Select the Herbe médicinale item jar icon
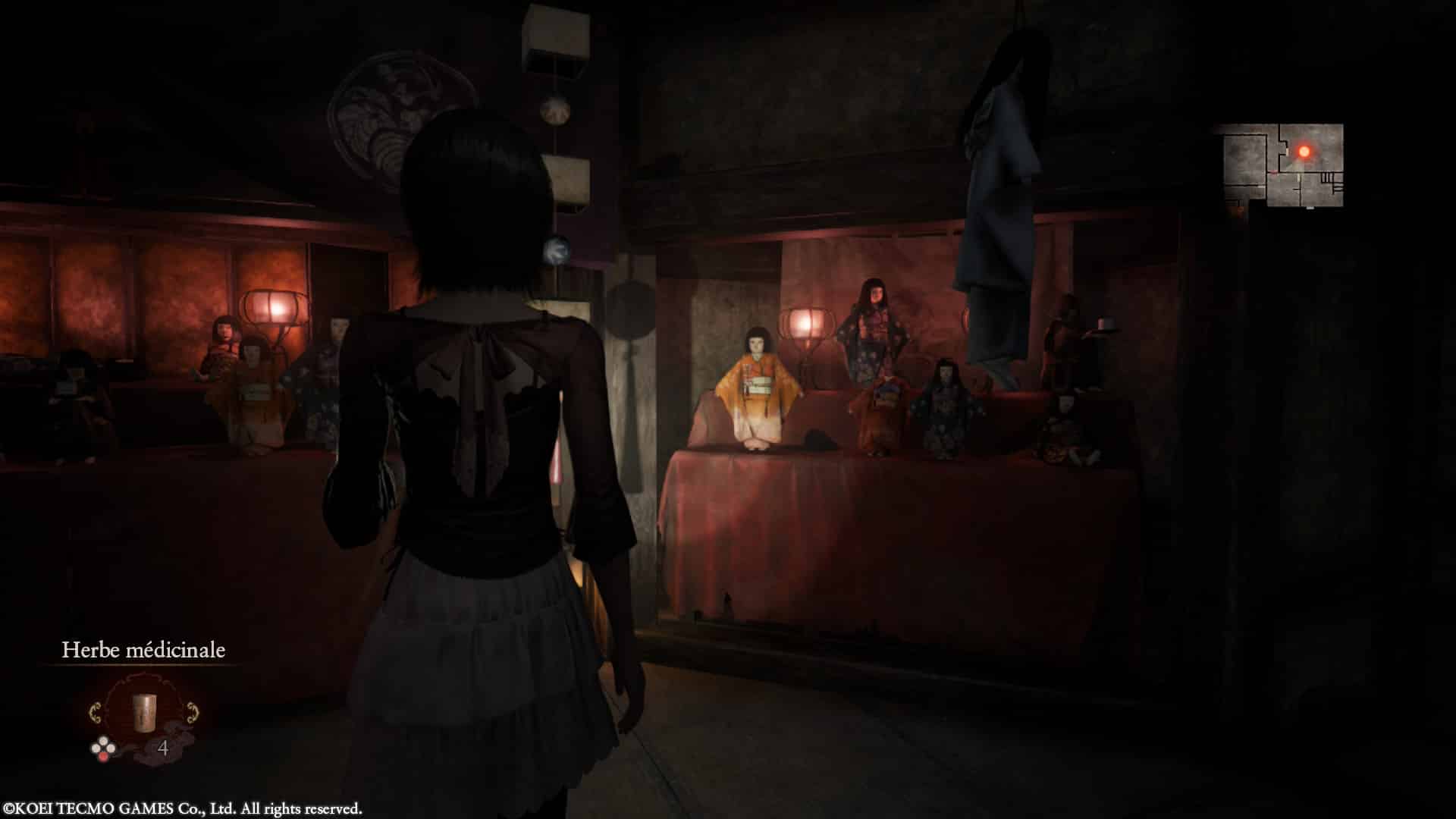Viewport: 1456px width, 819px height. [144, 711]
